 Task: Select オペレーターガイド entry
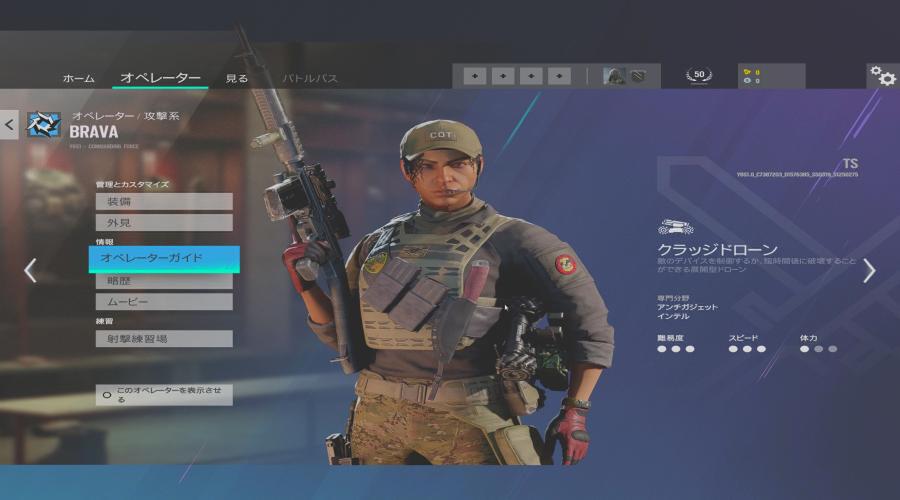(x=164, y=258)
